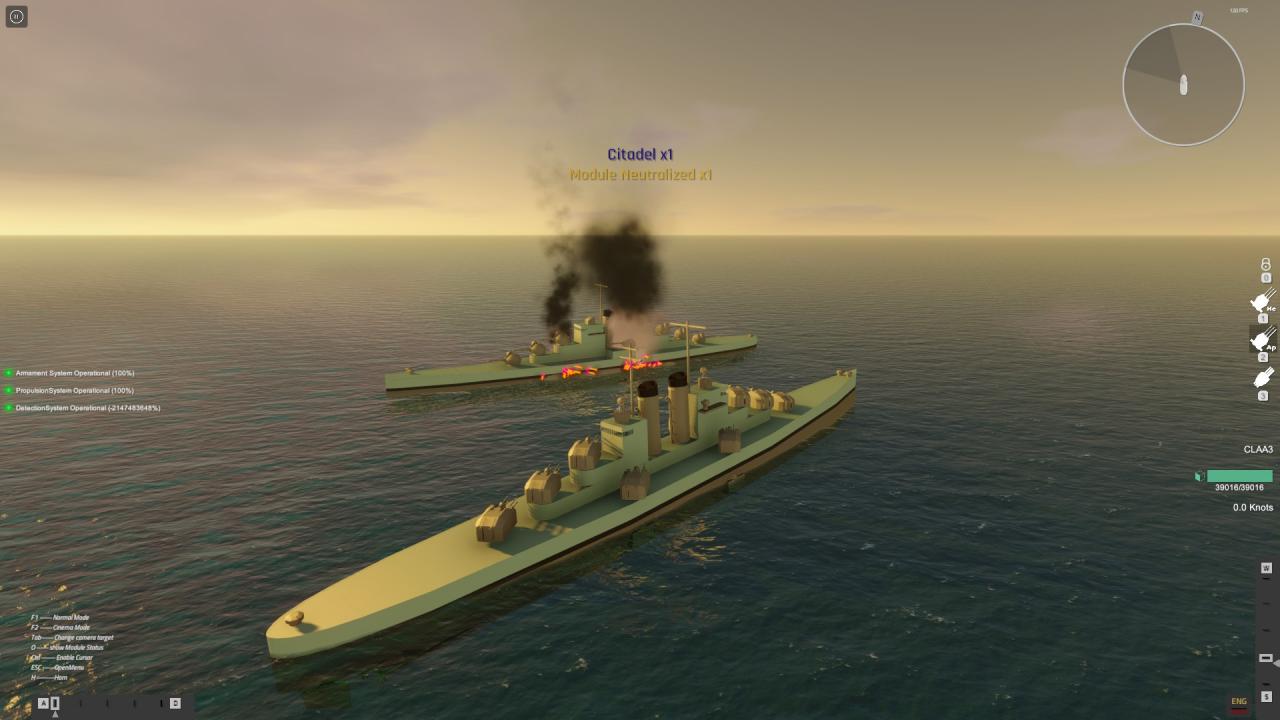Select the Propulsion System status entry
The width and height of the screenshot is (1280, 720).
point(74,390)
